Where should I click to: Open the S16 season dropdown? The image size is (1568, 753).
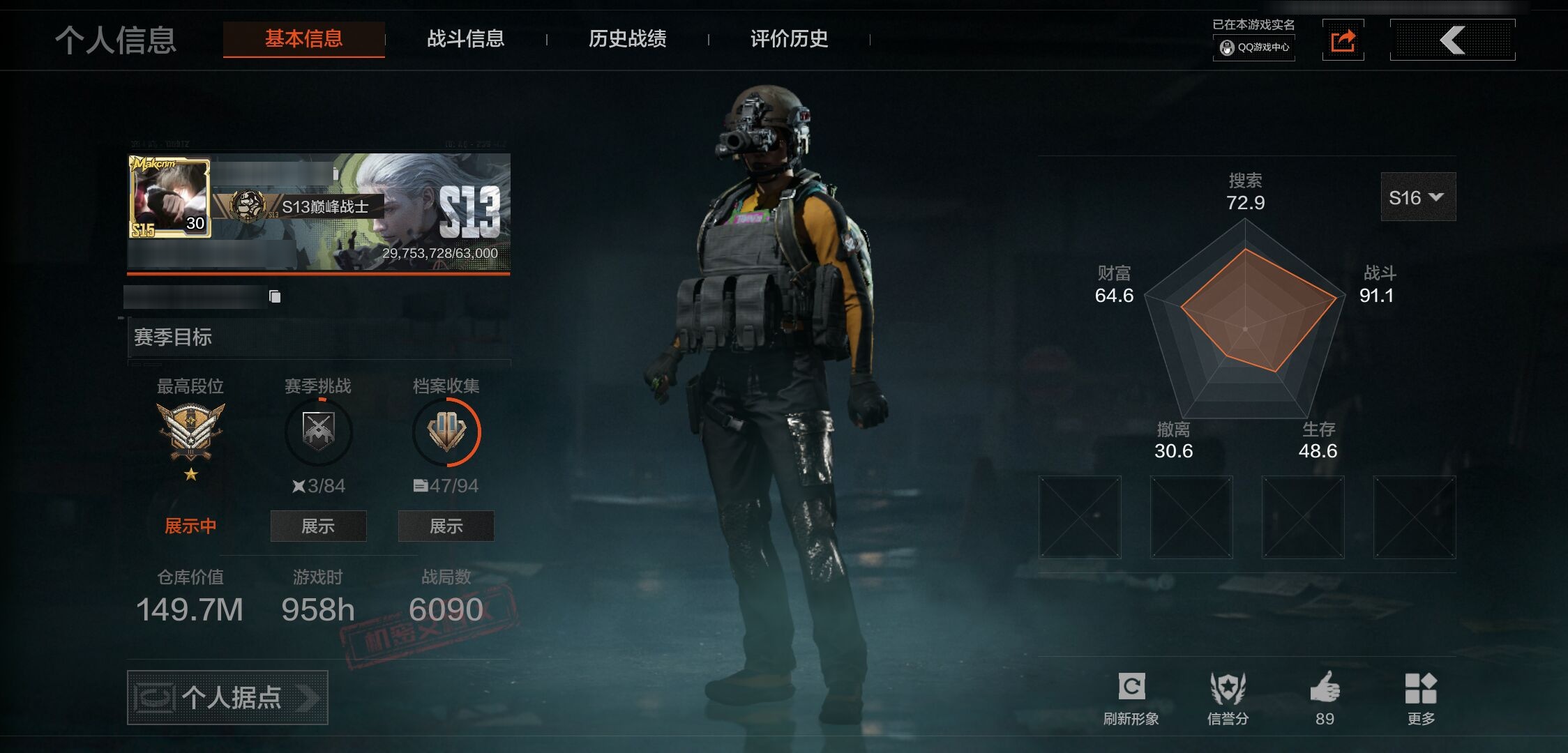[x=1417, y=197]
